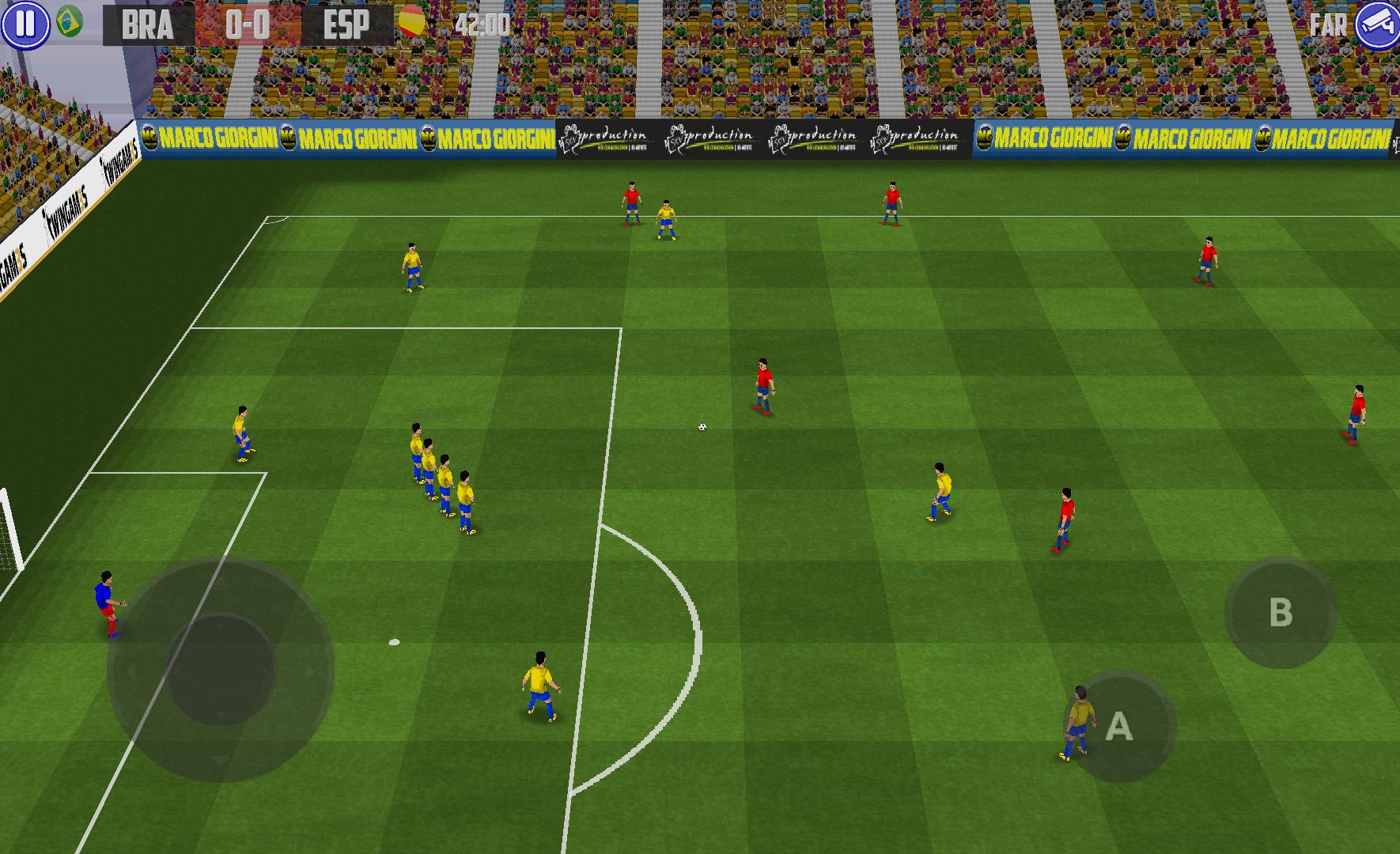Switch the FAR camera view
The image size is (1400, 854).
(1377, 25)
